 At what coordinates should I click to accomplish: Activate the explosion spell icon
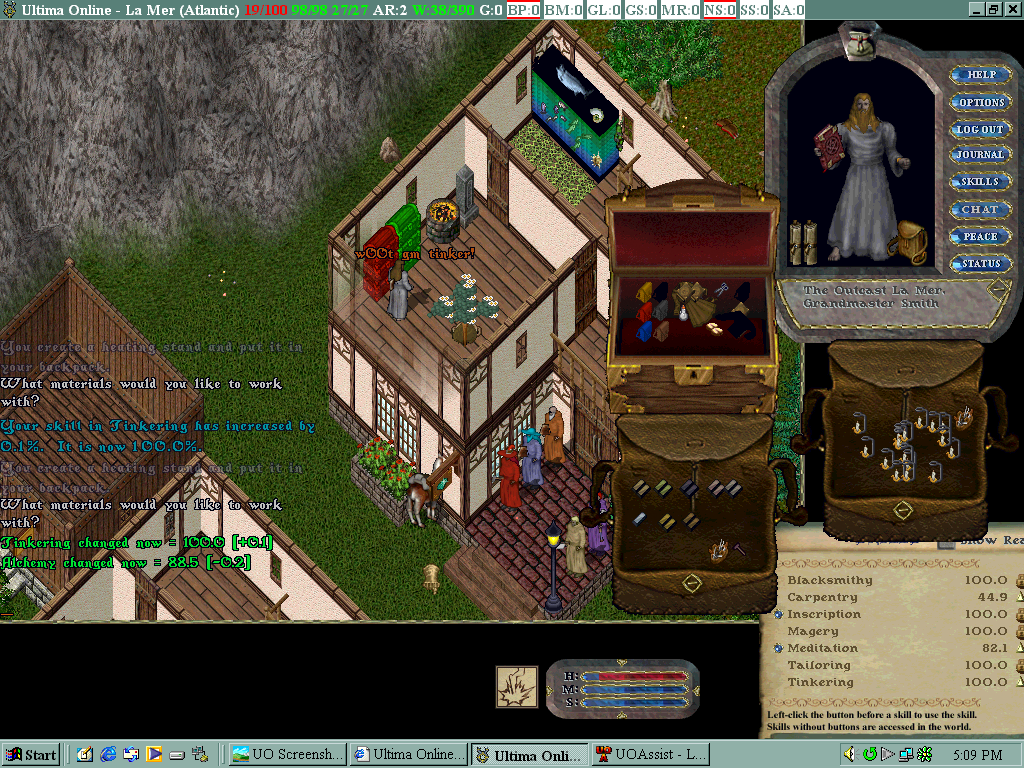[517, 686]
